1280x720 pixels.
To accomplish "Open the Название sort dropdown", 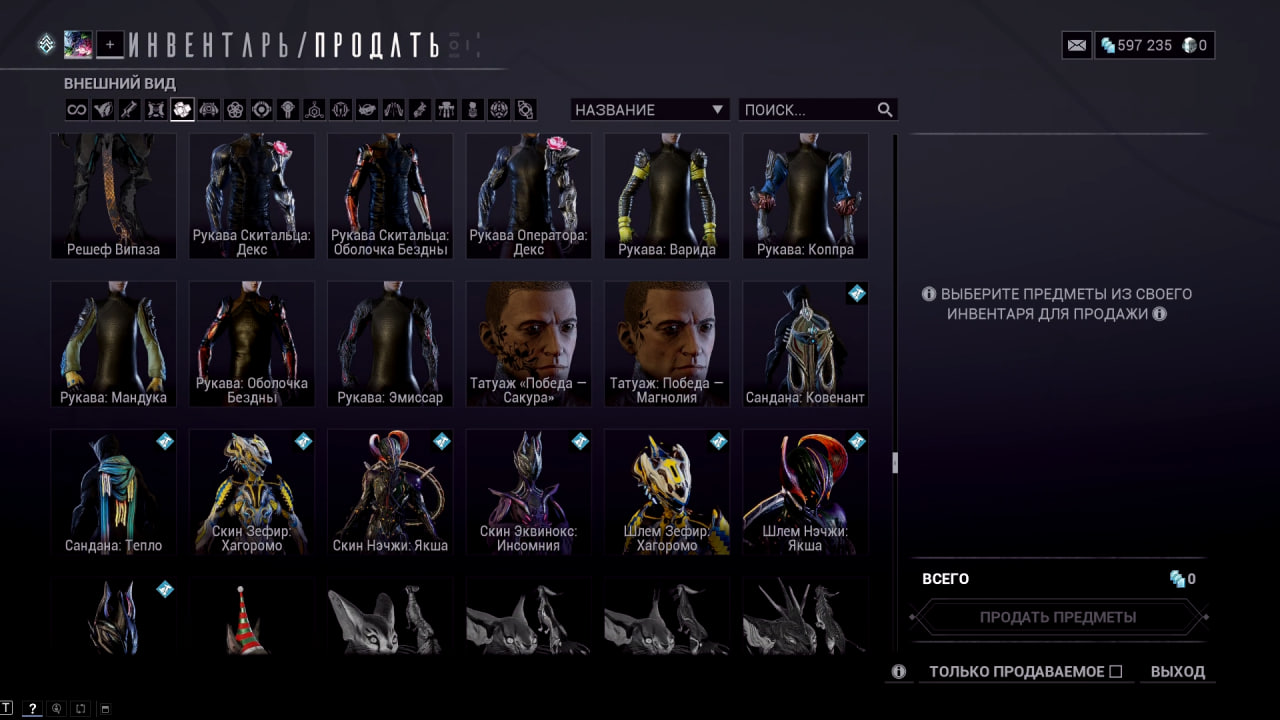I will [650, 110].
